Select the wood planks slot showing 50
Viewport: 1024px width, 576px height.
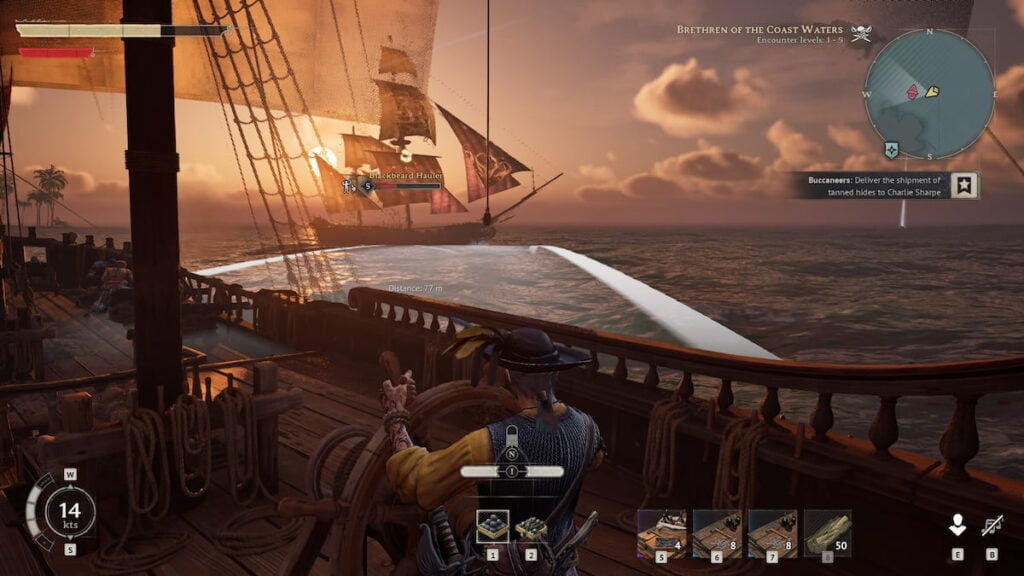point(827,533)
